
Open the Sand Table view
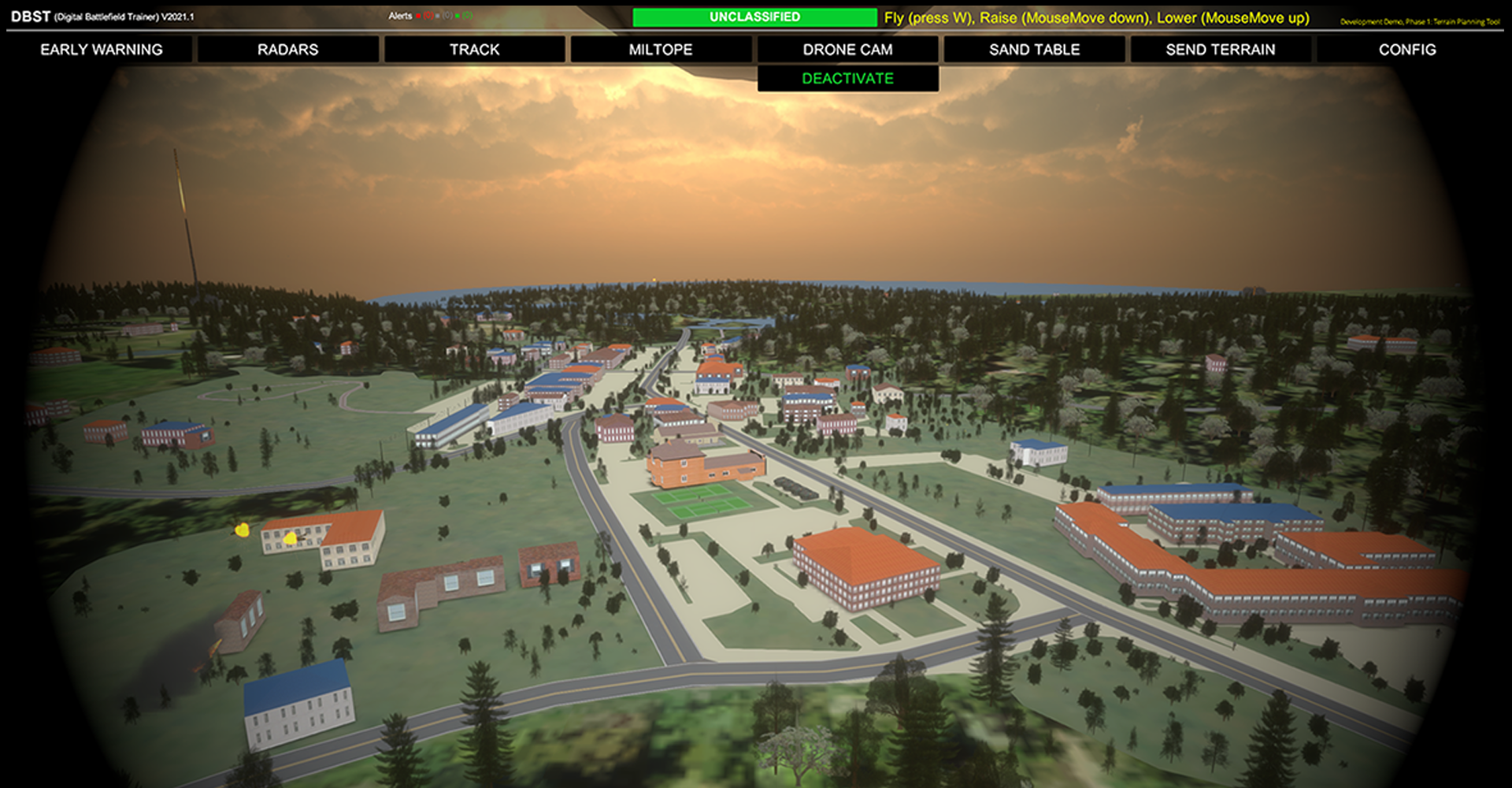click(x=1034, y=50)
